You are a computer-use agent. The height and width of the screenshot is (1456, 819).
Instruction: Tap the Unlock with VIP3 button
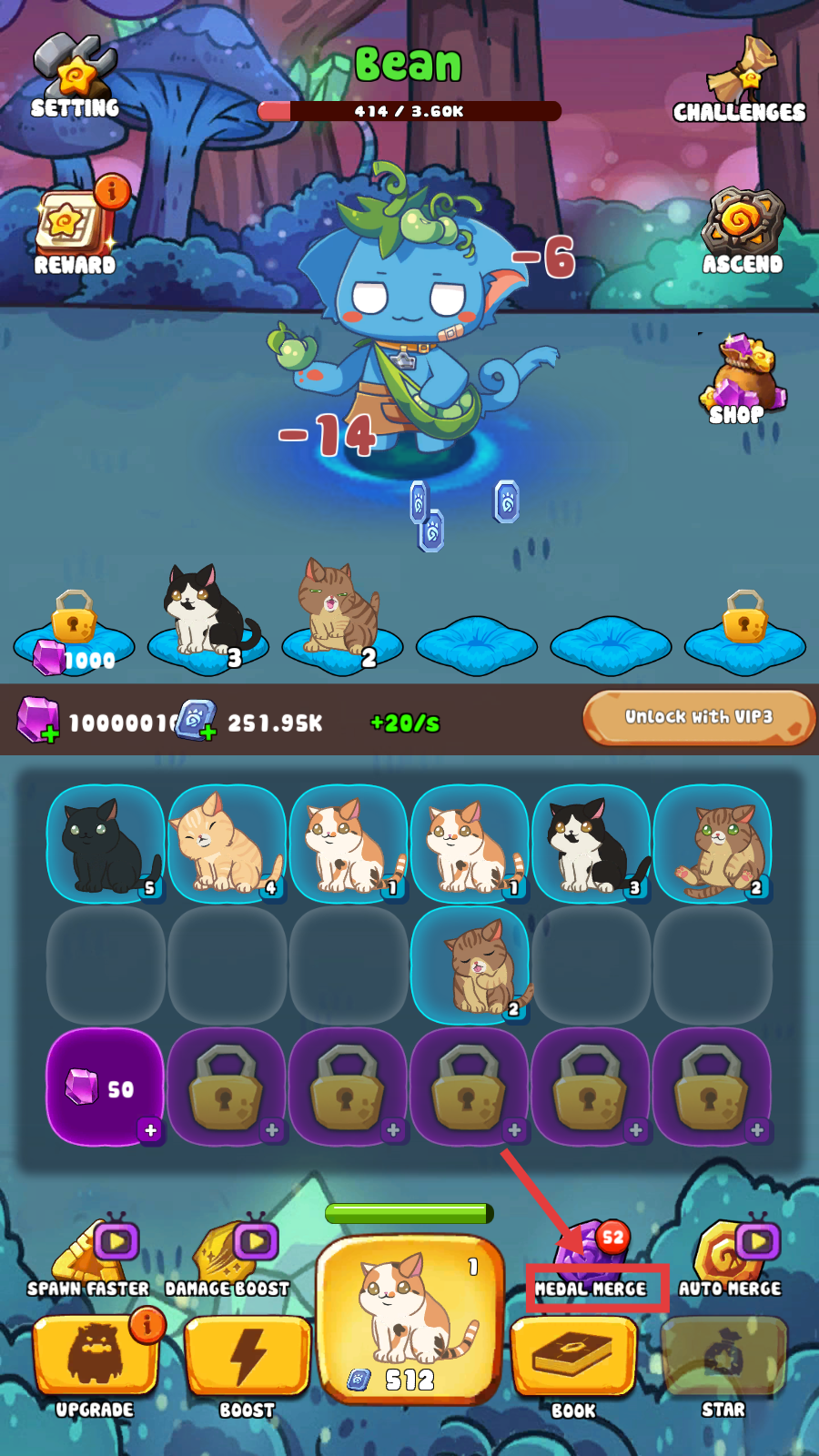698,717
